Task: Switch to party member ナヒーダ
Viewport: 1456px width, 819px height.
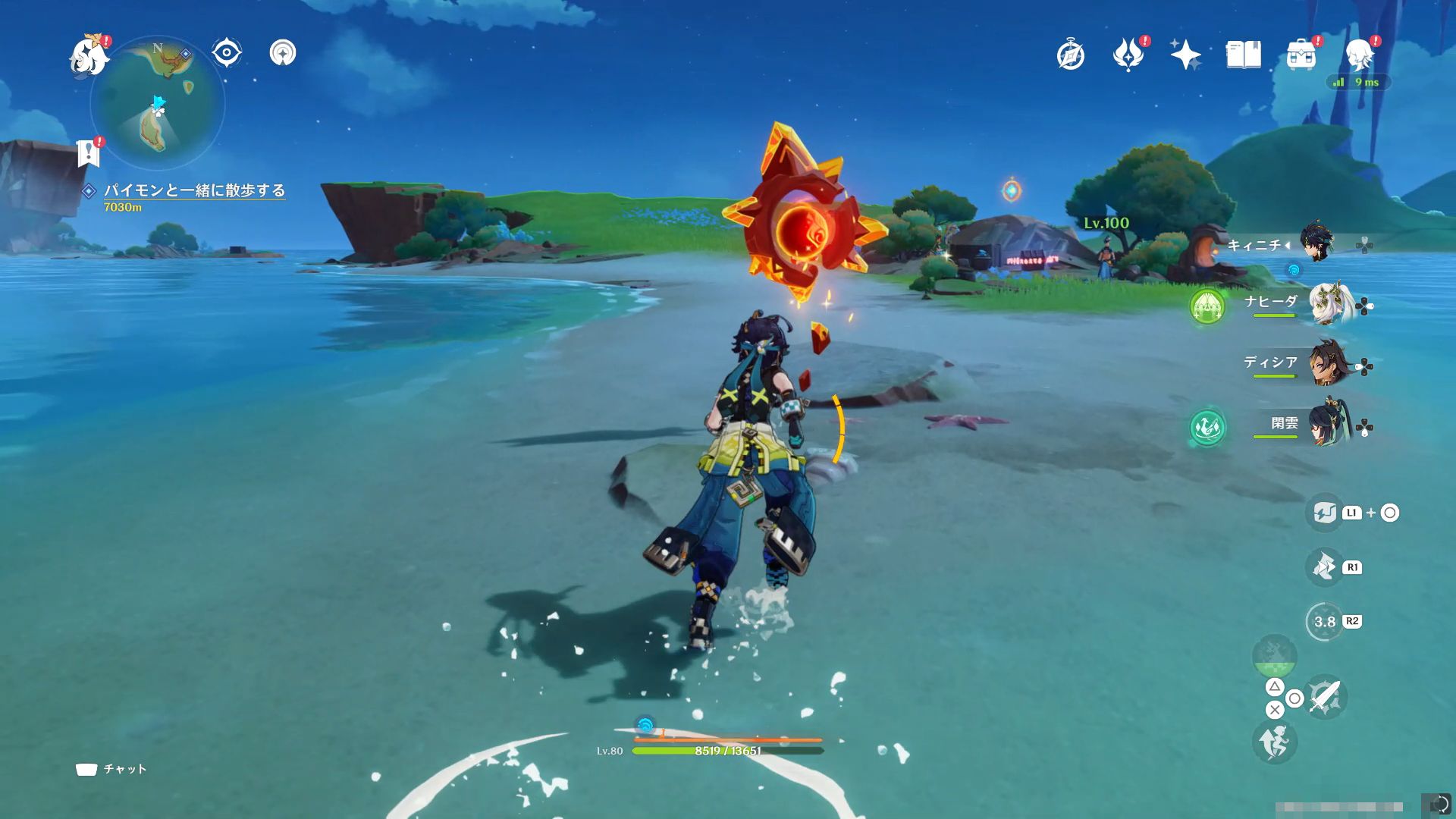Action: point(1327,303)
